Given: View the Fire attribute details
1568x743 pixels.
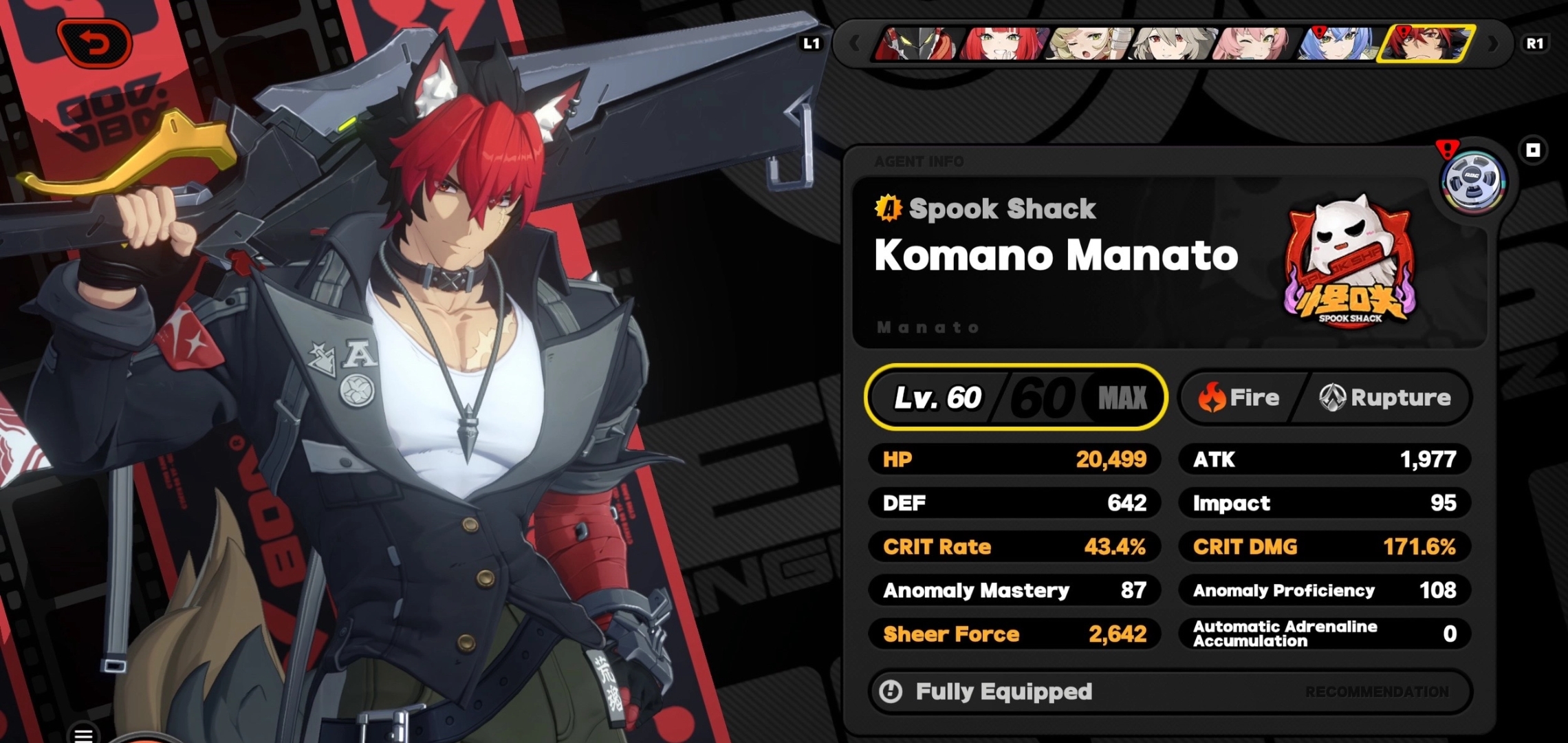Looking at the screenshot, I should coord(1239,398).
